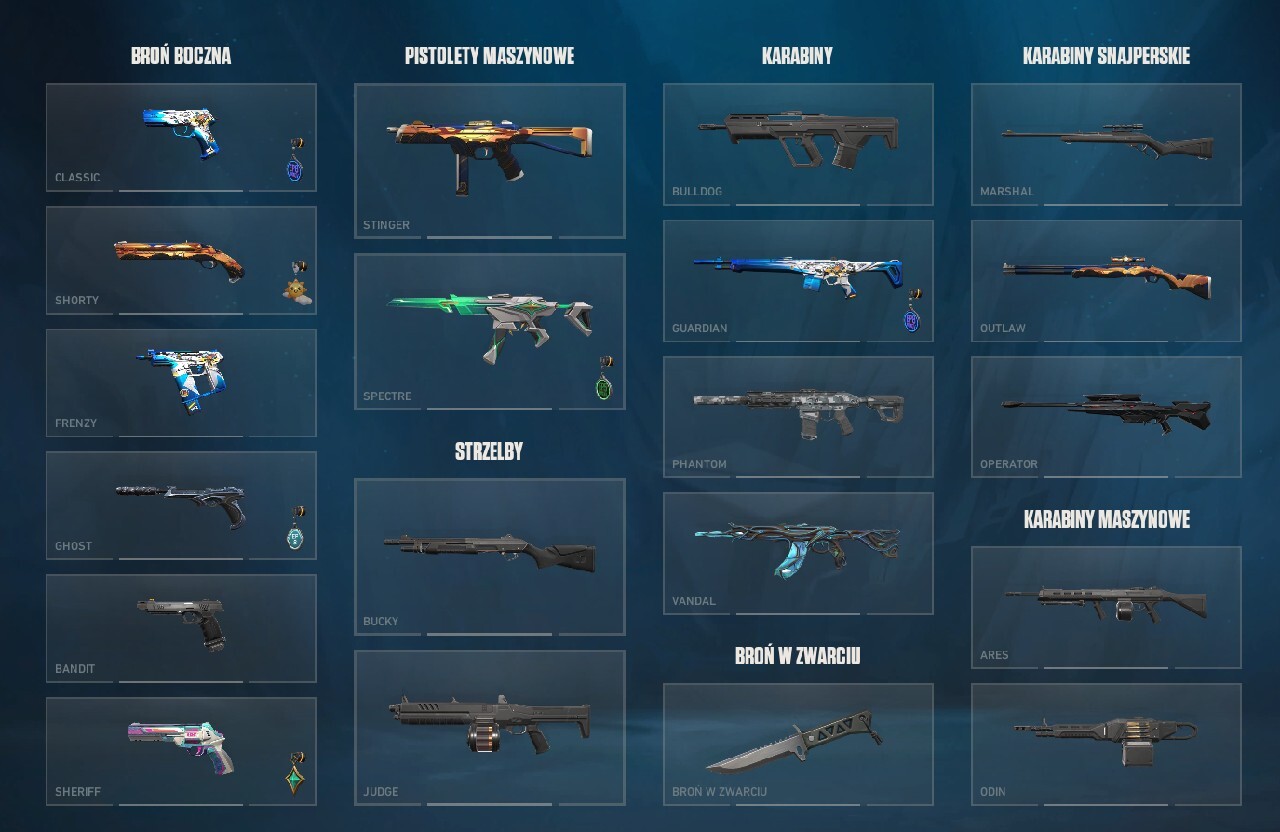The width and height of the screenshot is (1280, 832).
Task: Select the Marshal sniper tile
Action: pos(1106,144)
